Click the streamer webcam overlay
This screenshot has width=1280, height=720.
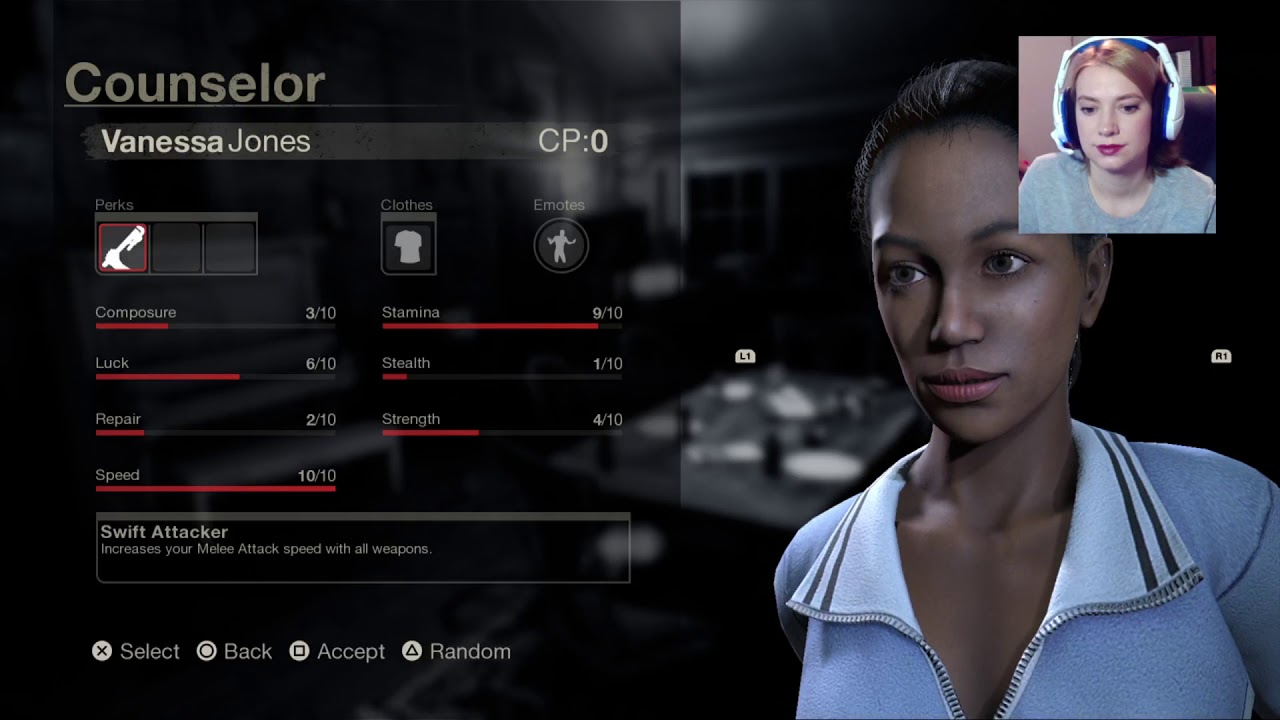(1116, 135)
